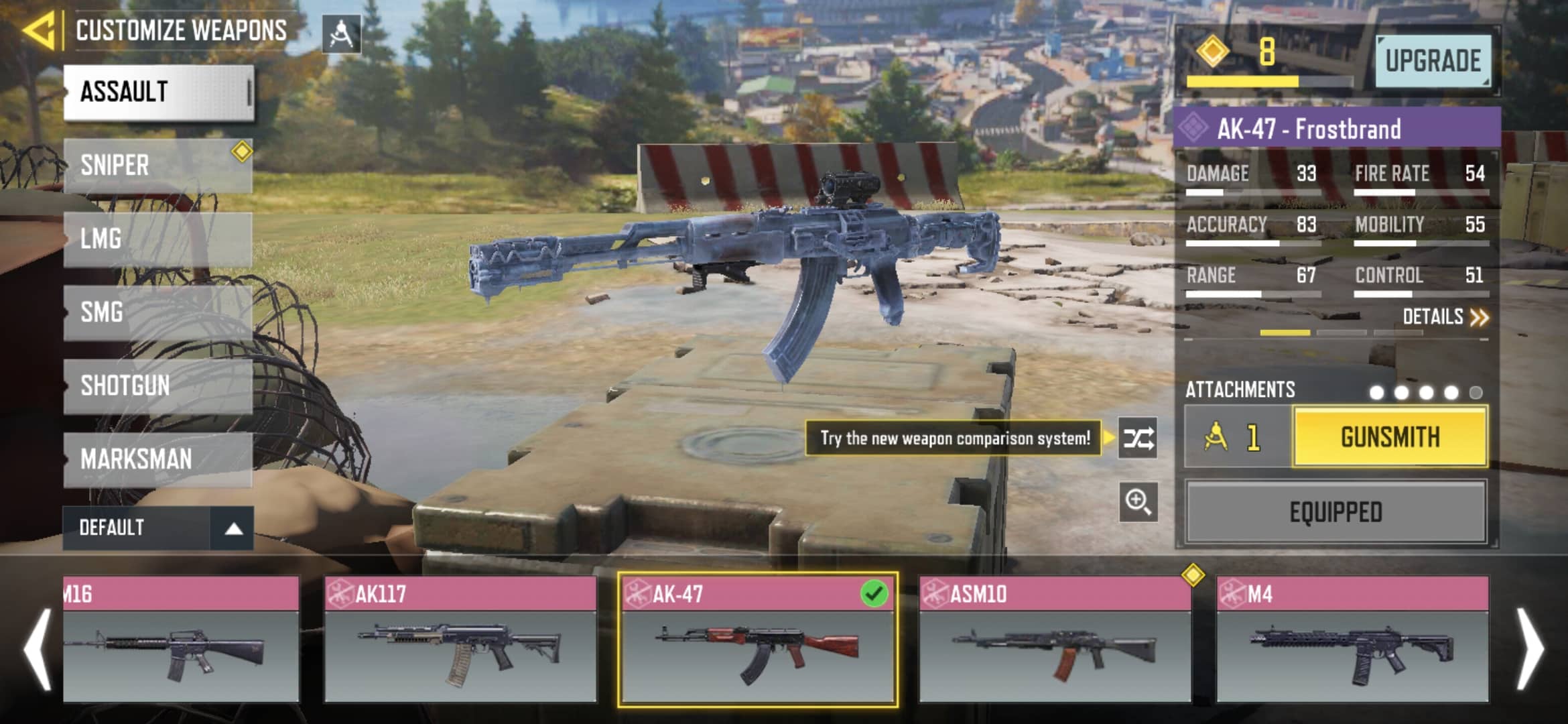Go back using the yellow arrow
Image resolution: width=1568 pixels, height=724 pixels.
38,31
